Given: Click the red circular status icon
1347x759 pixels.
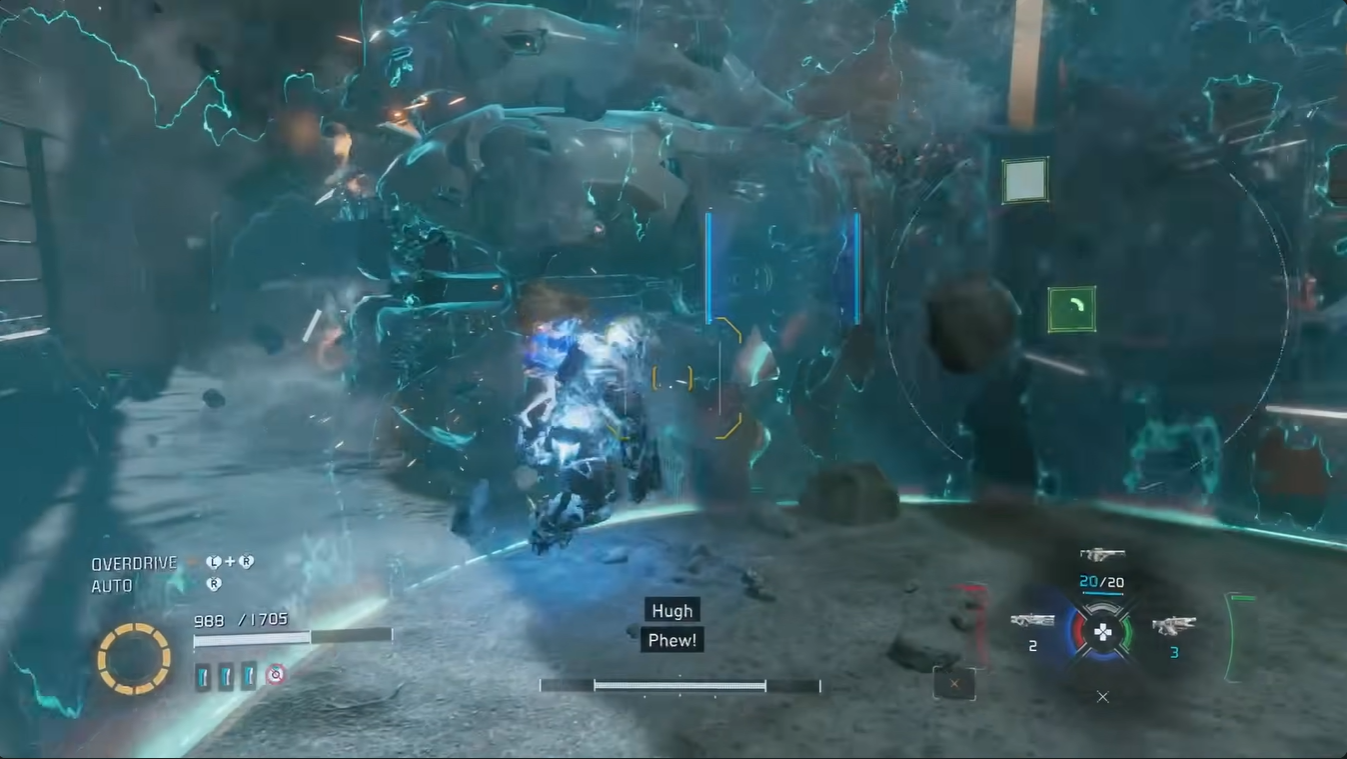Looking at the screenshot, I should click(x=276, y=675).
